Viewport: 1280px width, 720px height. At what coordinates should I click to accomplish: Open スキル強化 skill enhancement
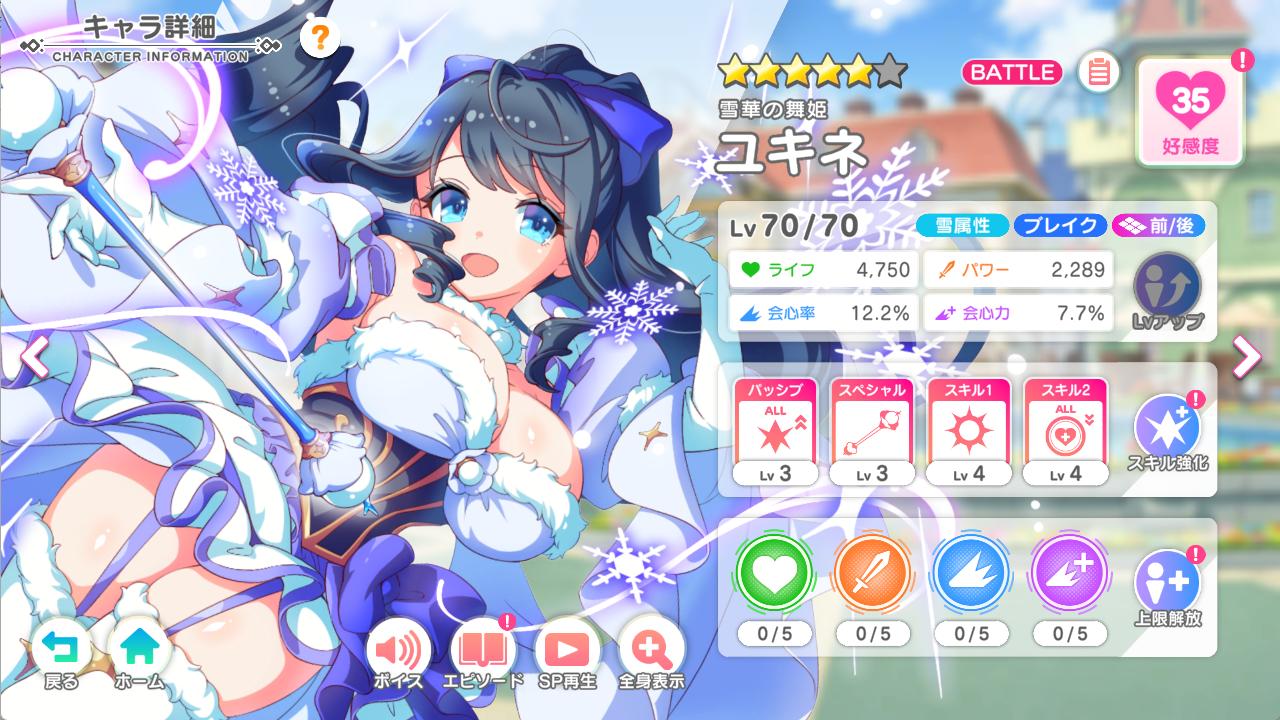click(x=1167, y=432)
